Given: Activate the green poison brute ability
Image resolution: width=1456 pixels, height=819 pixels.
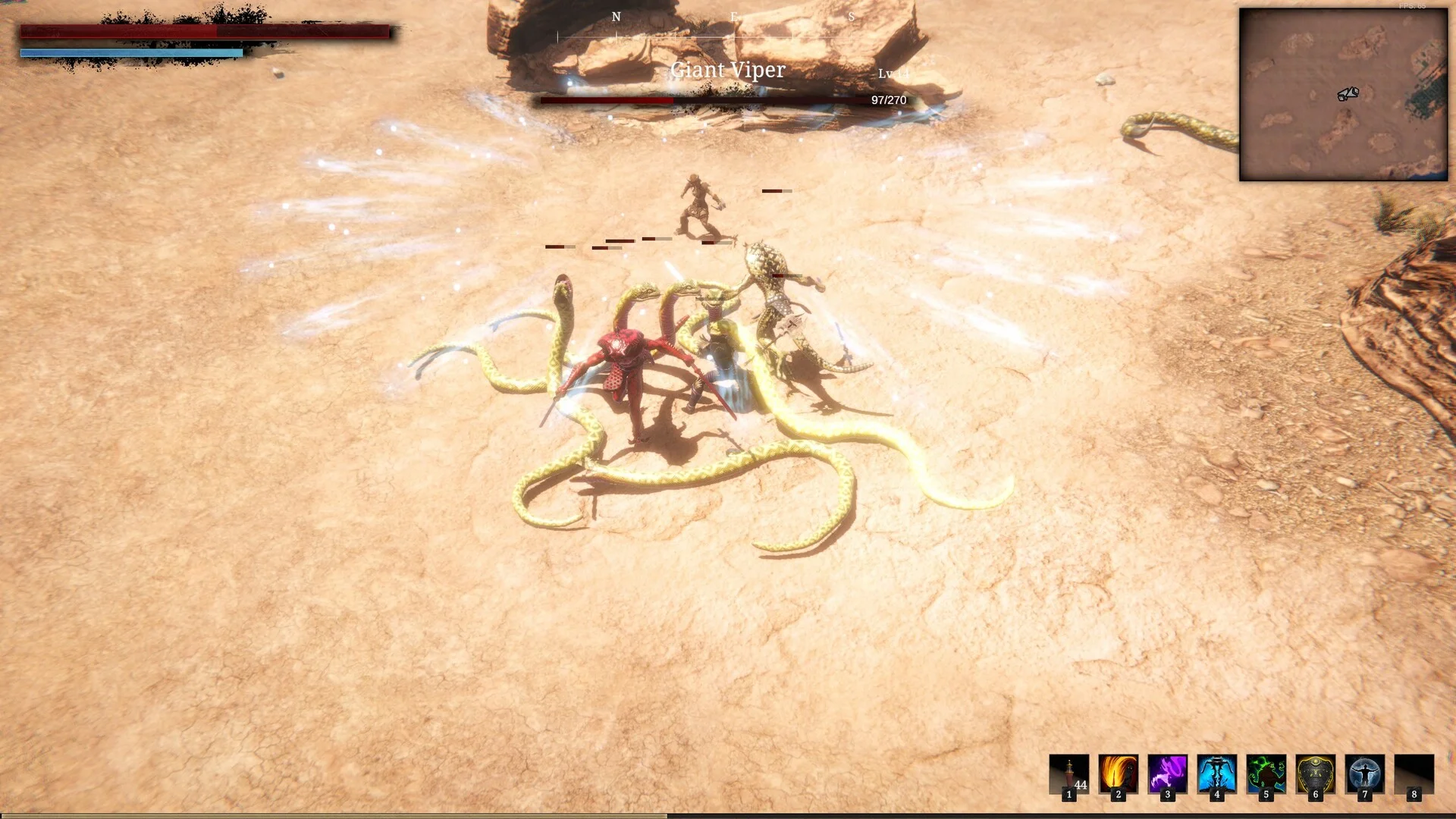Looking at the screenshot, I should (x=1266, y=774).
